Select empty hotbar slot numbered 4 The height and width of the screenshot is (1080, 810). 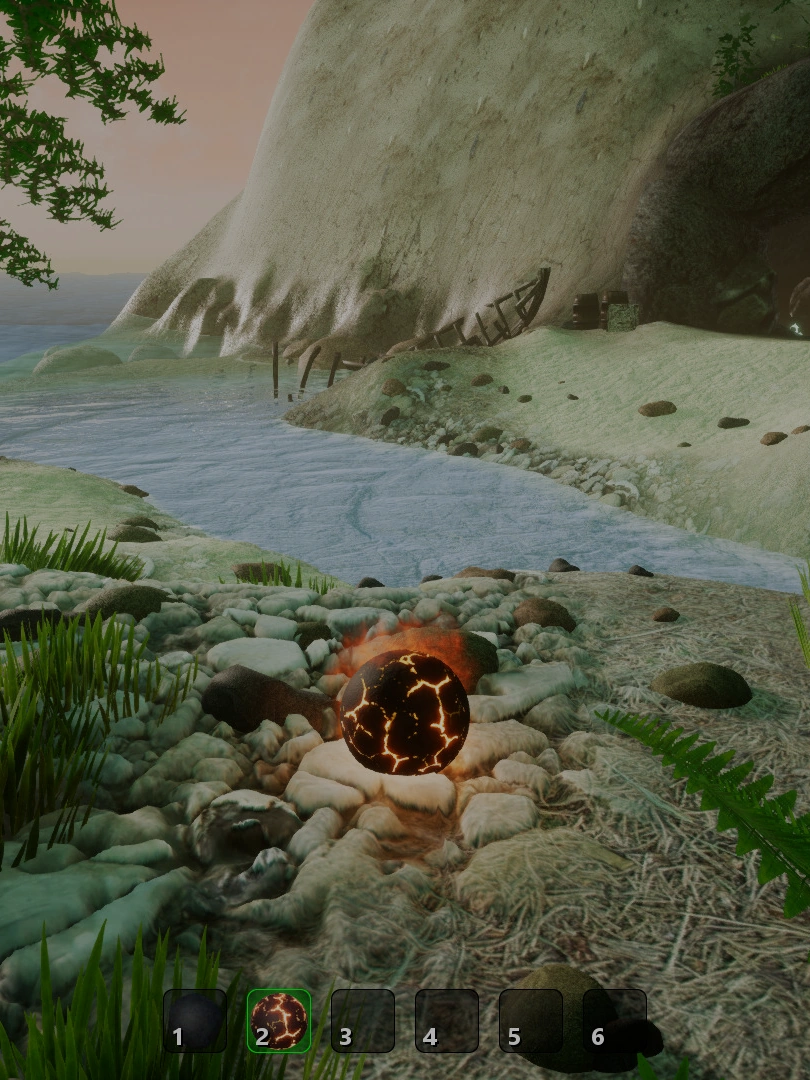tap(447, 1021)
